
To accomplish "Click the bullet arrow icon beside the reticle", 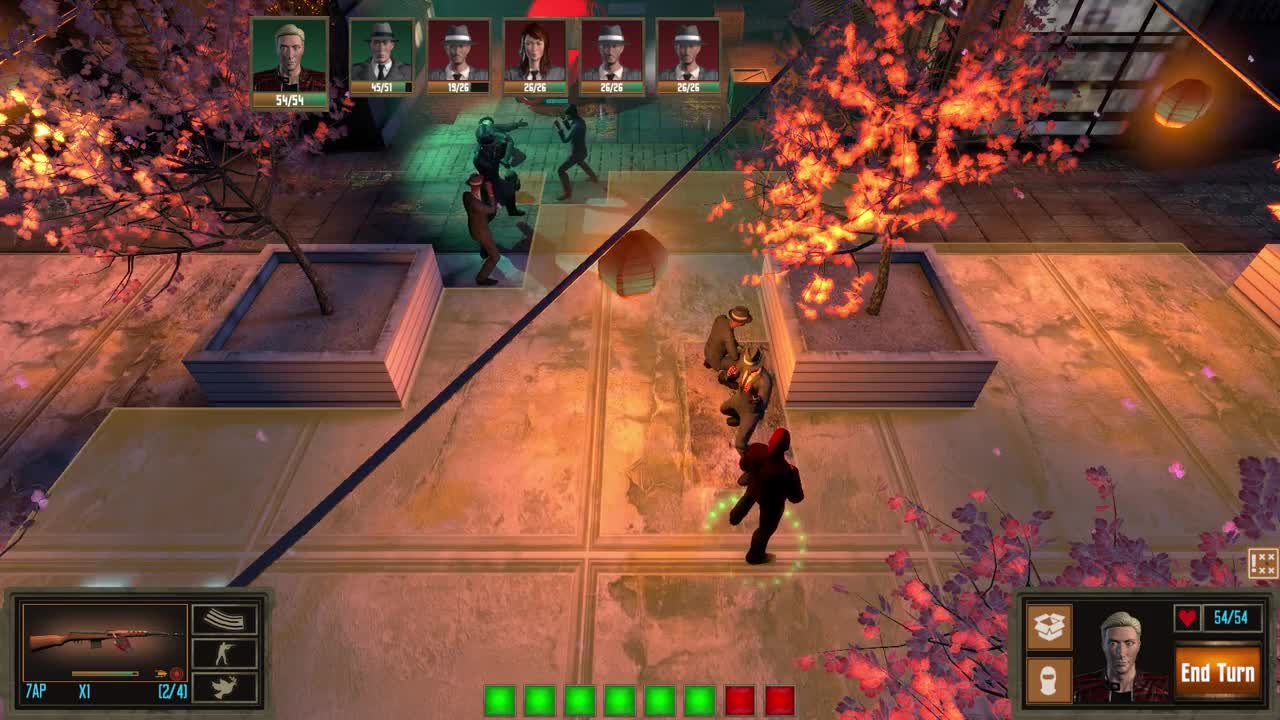I will pyautogui.click(x=162, y=673).
